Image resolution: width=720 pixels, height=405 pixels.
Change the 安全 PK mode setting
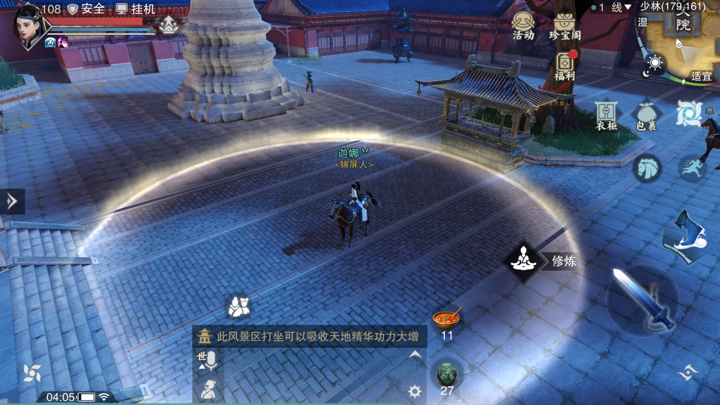click(x=86, y=9)
